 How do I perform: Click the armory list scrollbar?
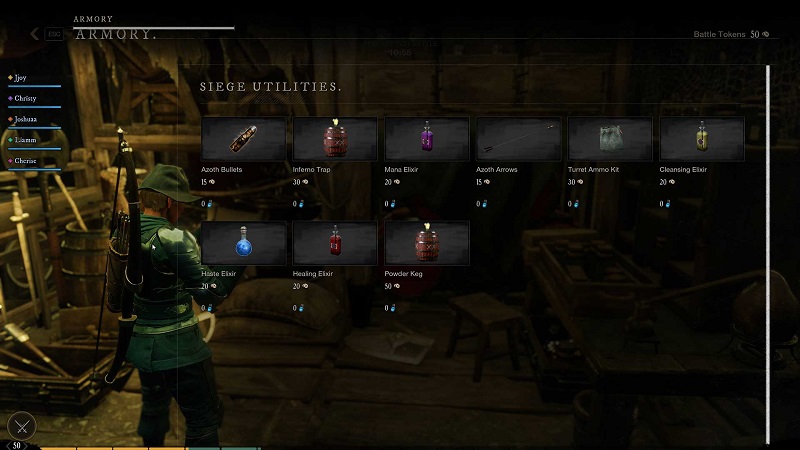point(768,250)
